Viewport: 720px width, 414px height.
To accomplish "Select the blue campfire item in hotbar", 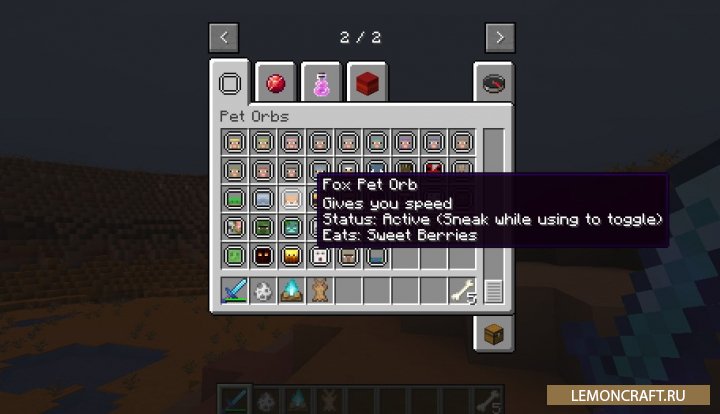I will [x=291, y=292].
